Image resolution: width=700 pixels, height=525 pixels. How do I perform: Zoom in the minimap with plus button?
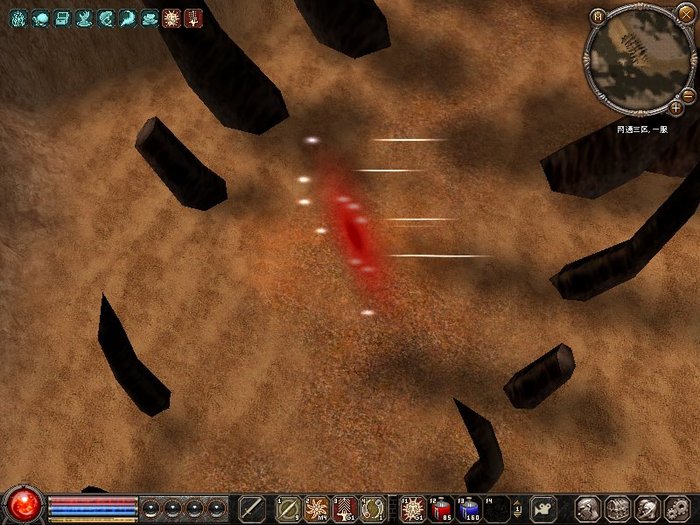coord(676,106)
